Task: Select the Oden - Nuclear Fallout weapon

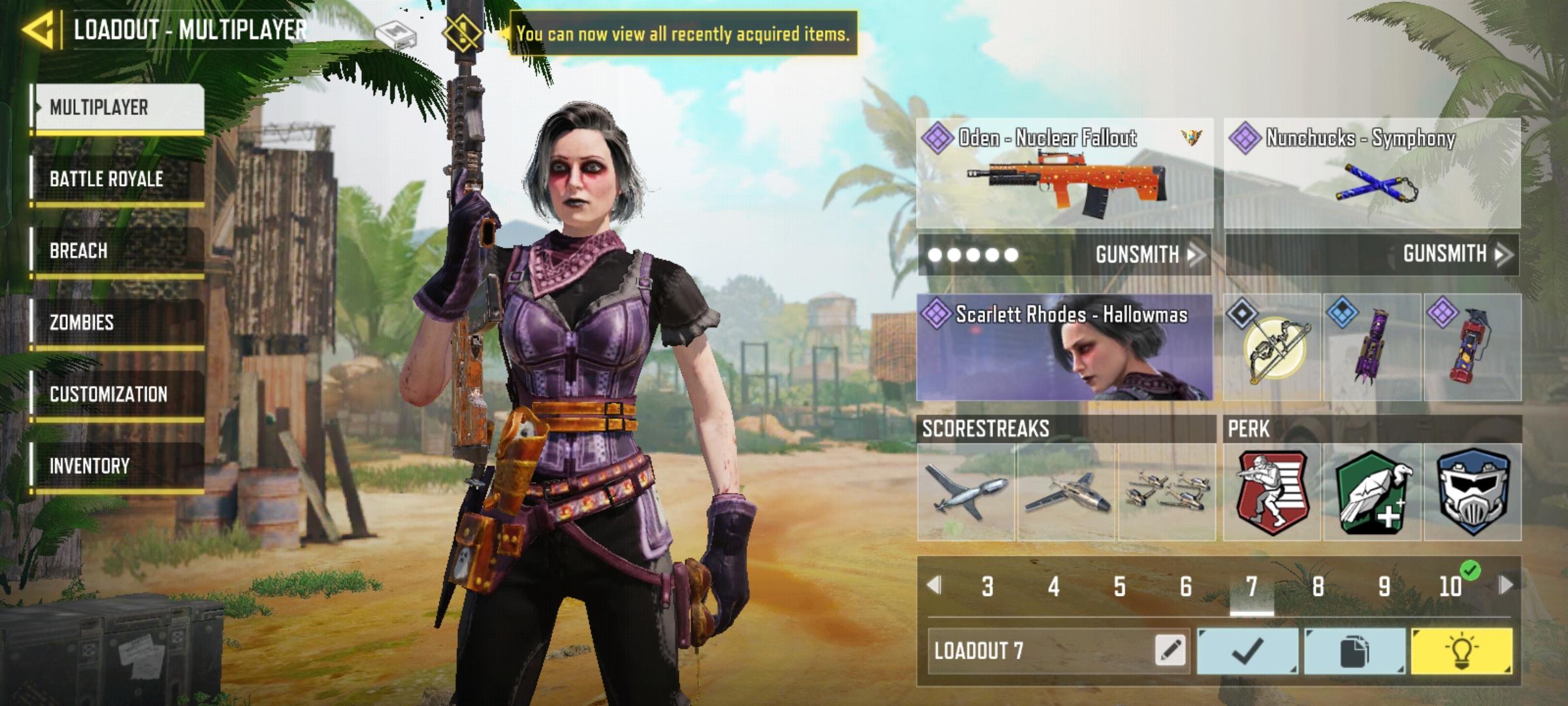Action: tap(1065, 174)
